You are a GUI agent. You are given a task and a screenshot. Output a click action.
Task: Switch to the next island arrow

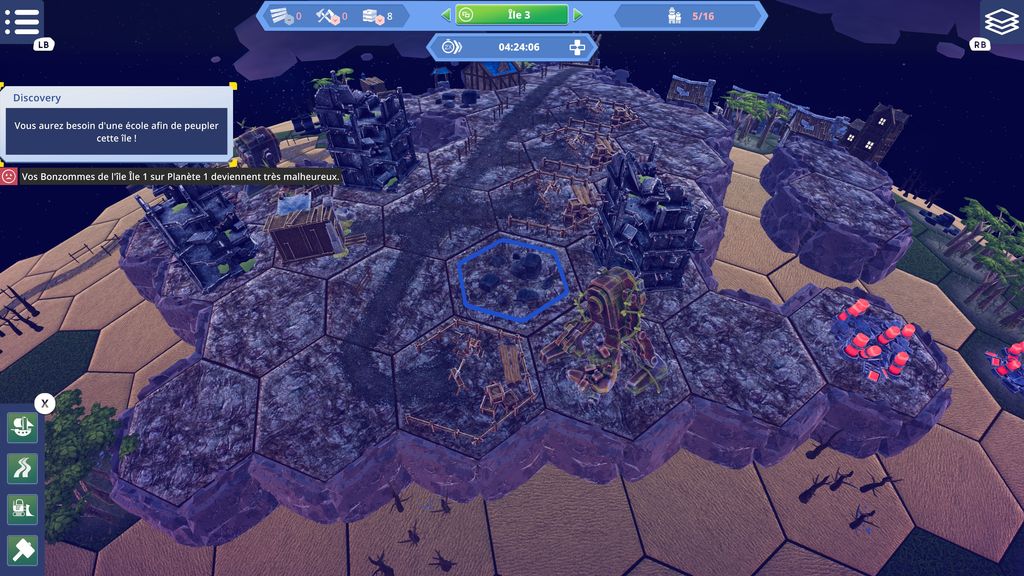[578, 15]
